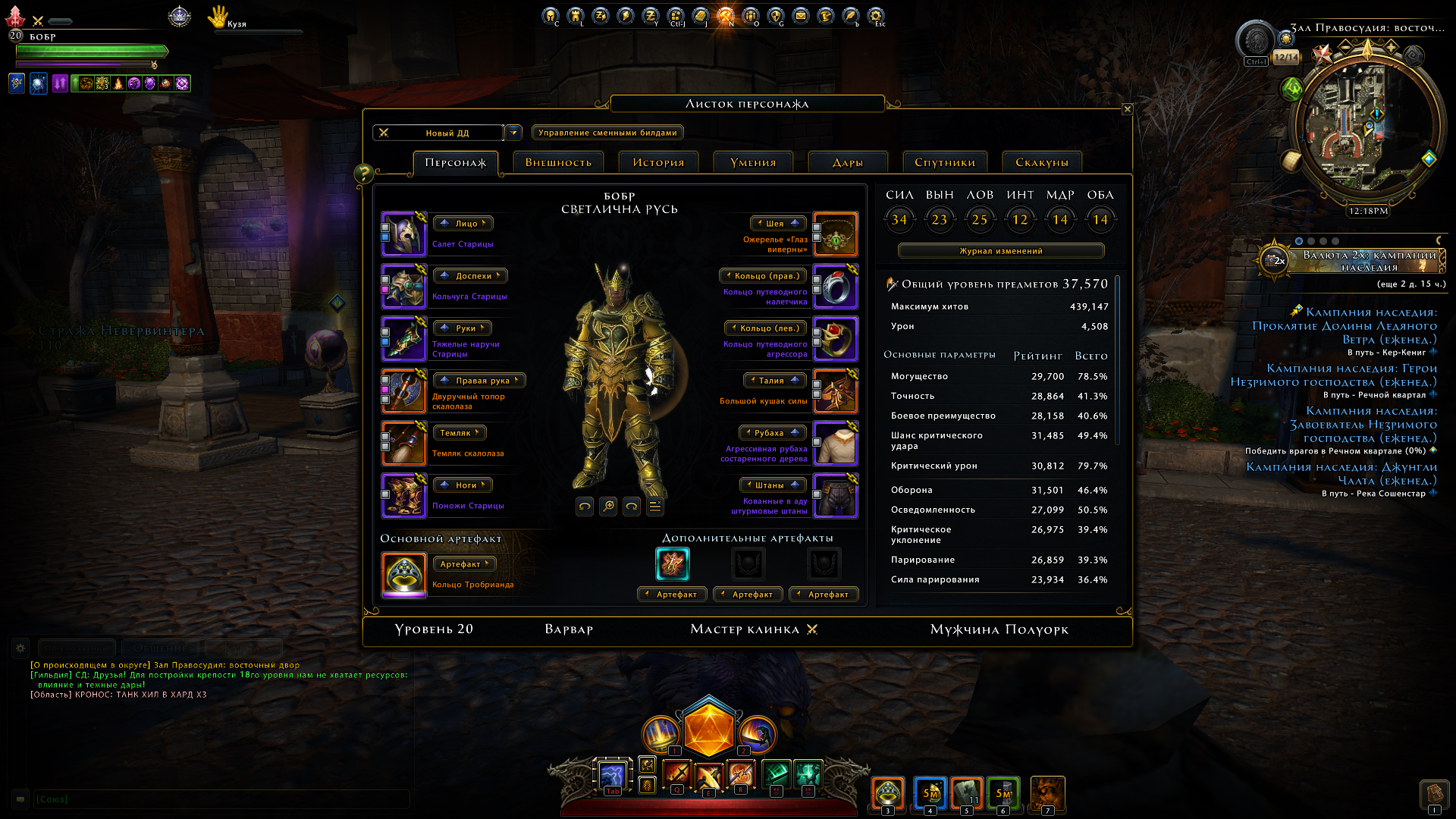Select the Проклятие Долины Ледяного Ветра quest
The height and width of the screenshot is (819, 1456).
click(1345, 326)
